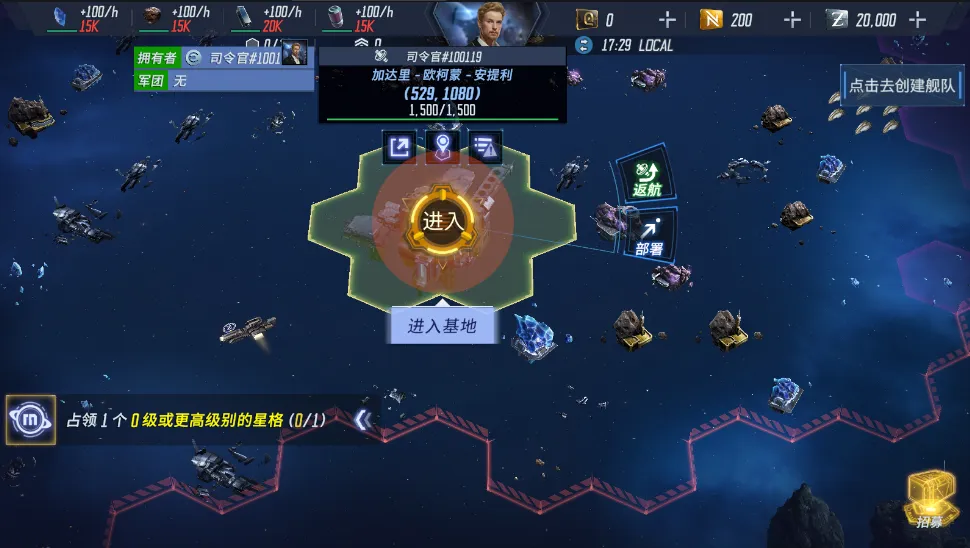Select the 返航 return-to-base button
The image size is (970, 548).
pyautogui.click(x=644, y=179)
